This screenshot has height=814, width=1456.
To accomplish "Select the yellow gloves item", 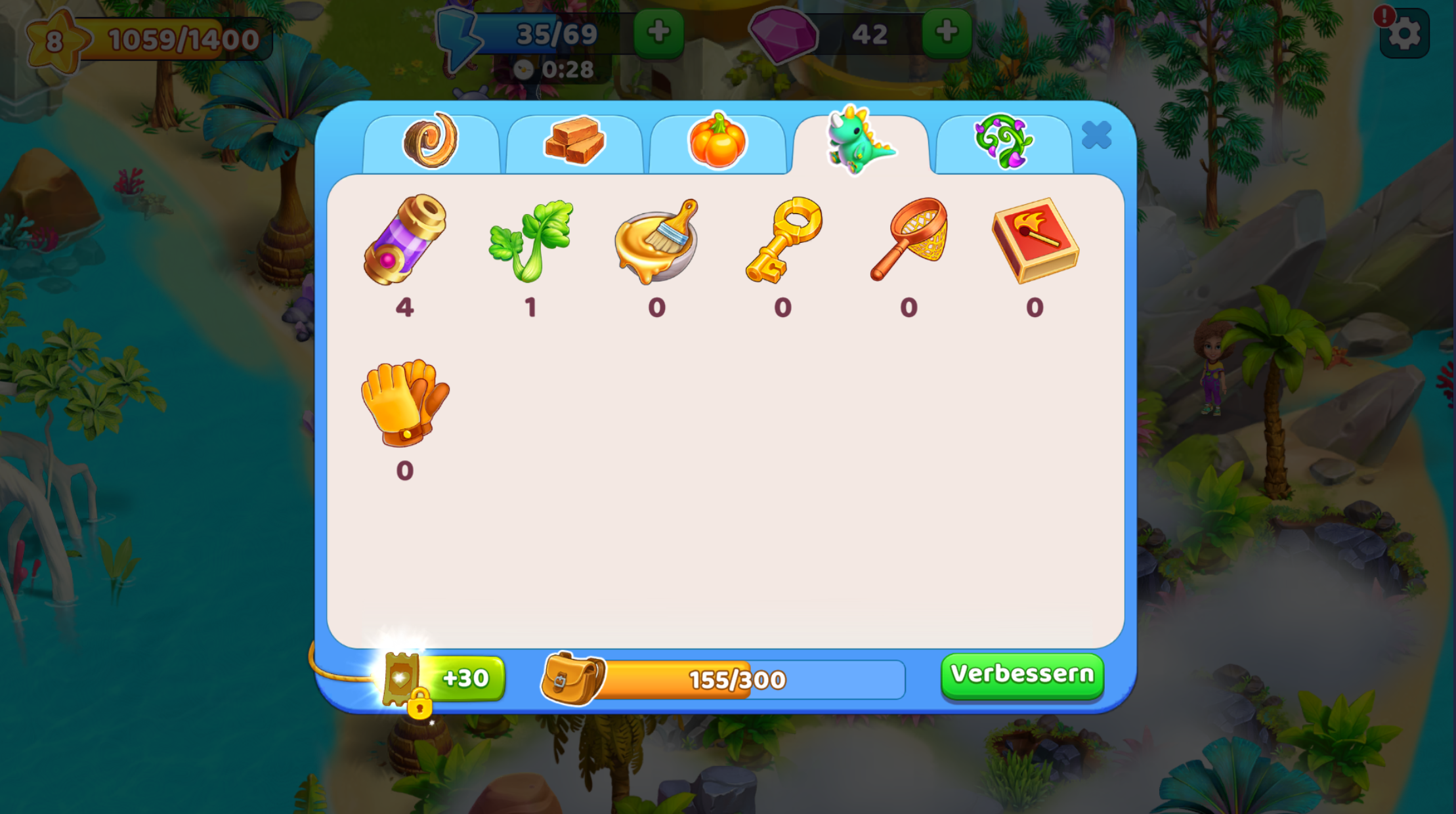I will (x=405, y=403).
